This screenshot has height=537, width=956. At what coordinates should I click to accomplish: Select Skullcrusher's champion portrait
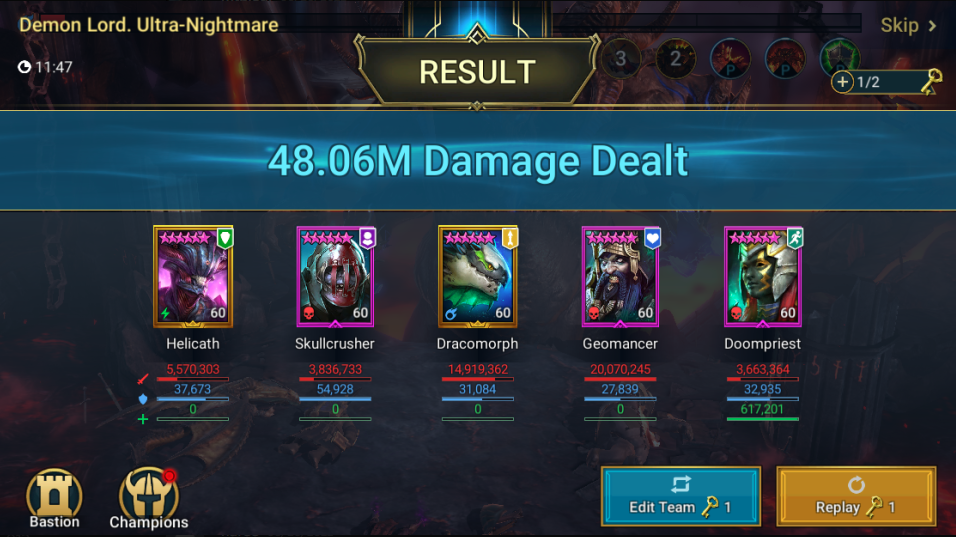(335, 277)
